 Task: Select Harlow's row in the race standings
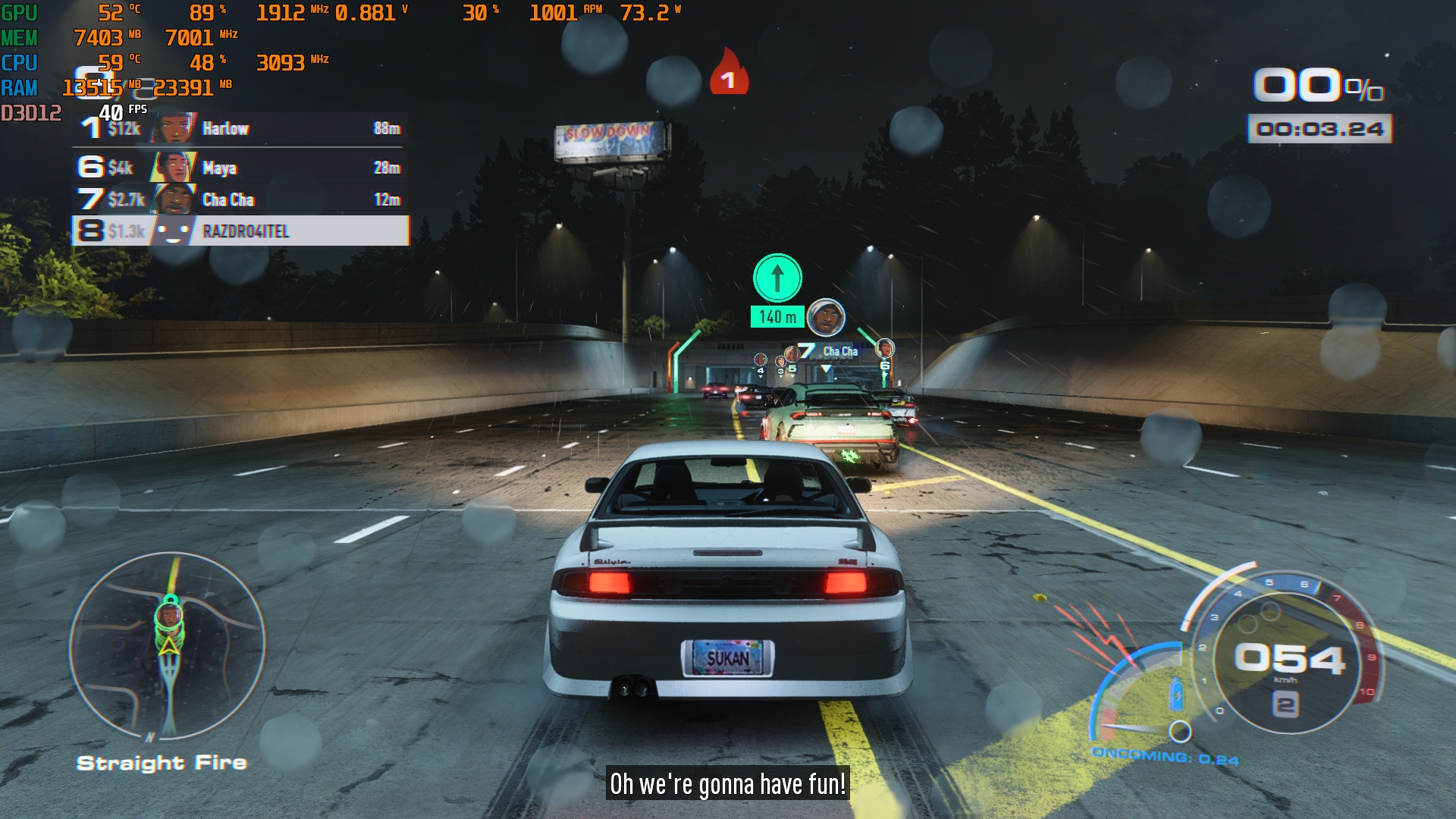coord(241,129)
